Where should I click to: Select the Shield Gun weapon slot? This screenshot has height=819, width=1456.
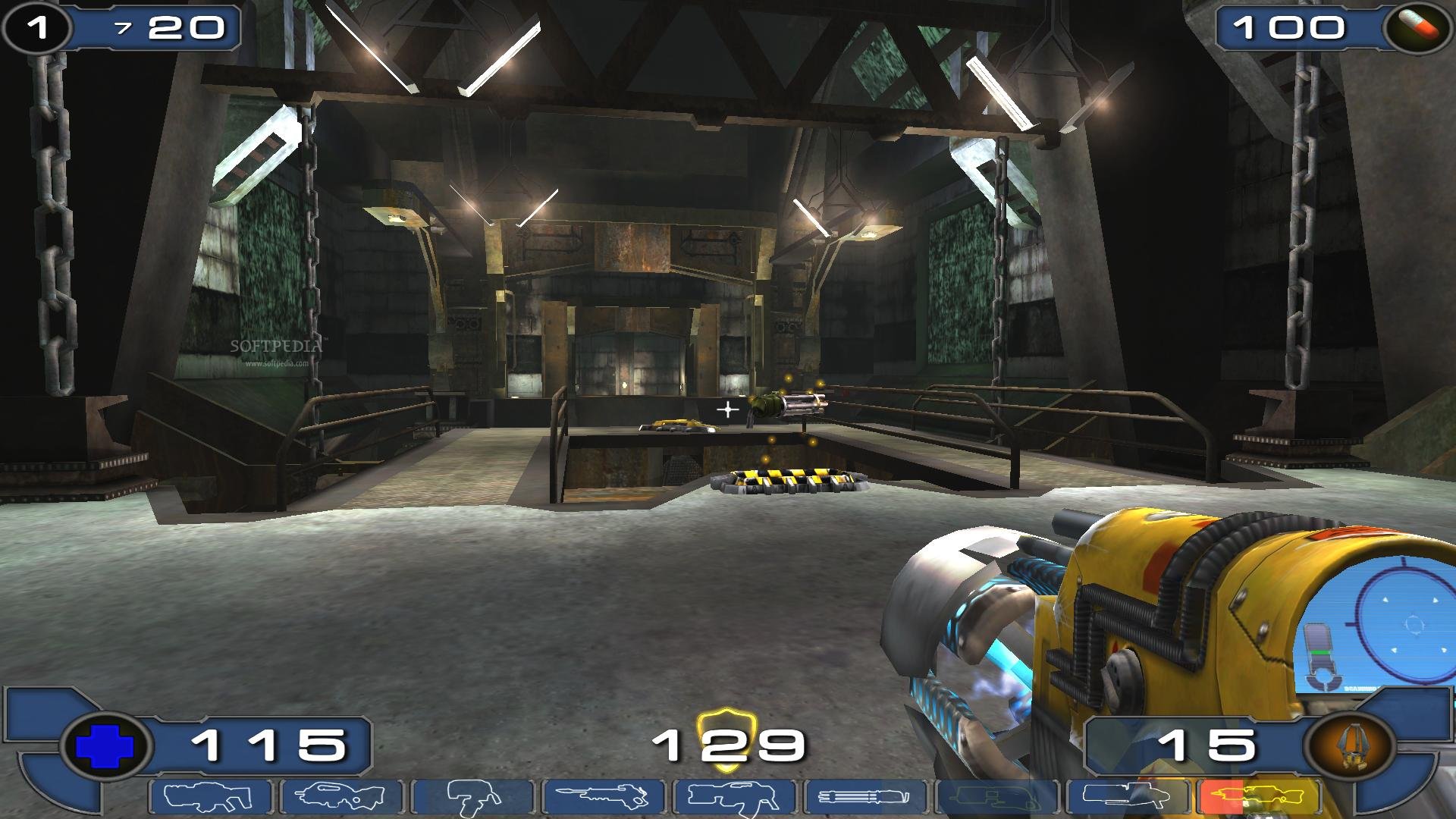[211, 798]
